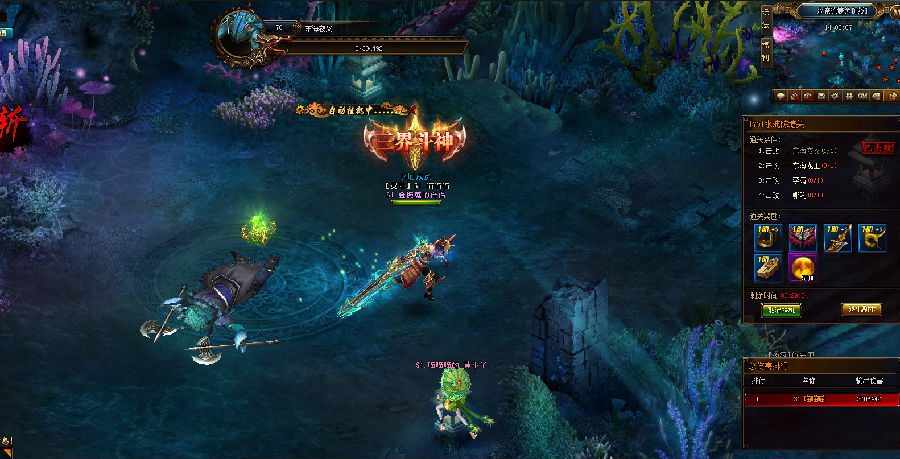This screenshot has width=900, height=459.
Task: Click the gold button in the rewards panel
Action: (861, 309)
